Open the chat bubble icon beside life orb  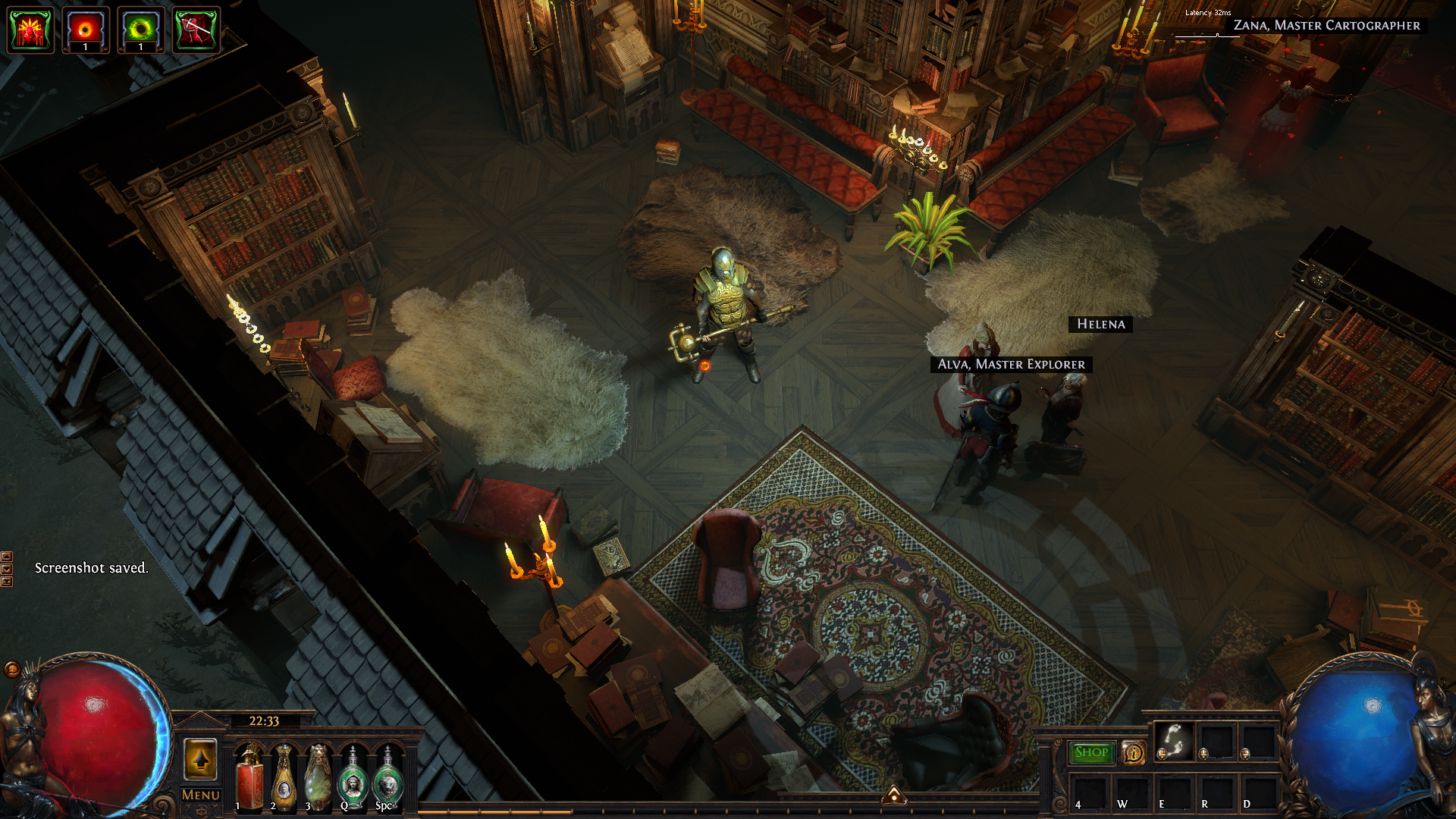click(x=11, y=669)
